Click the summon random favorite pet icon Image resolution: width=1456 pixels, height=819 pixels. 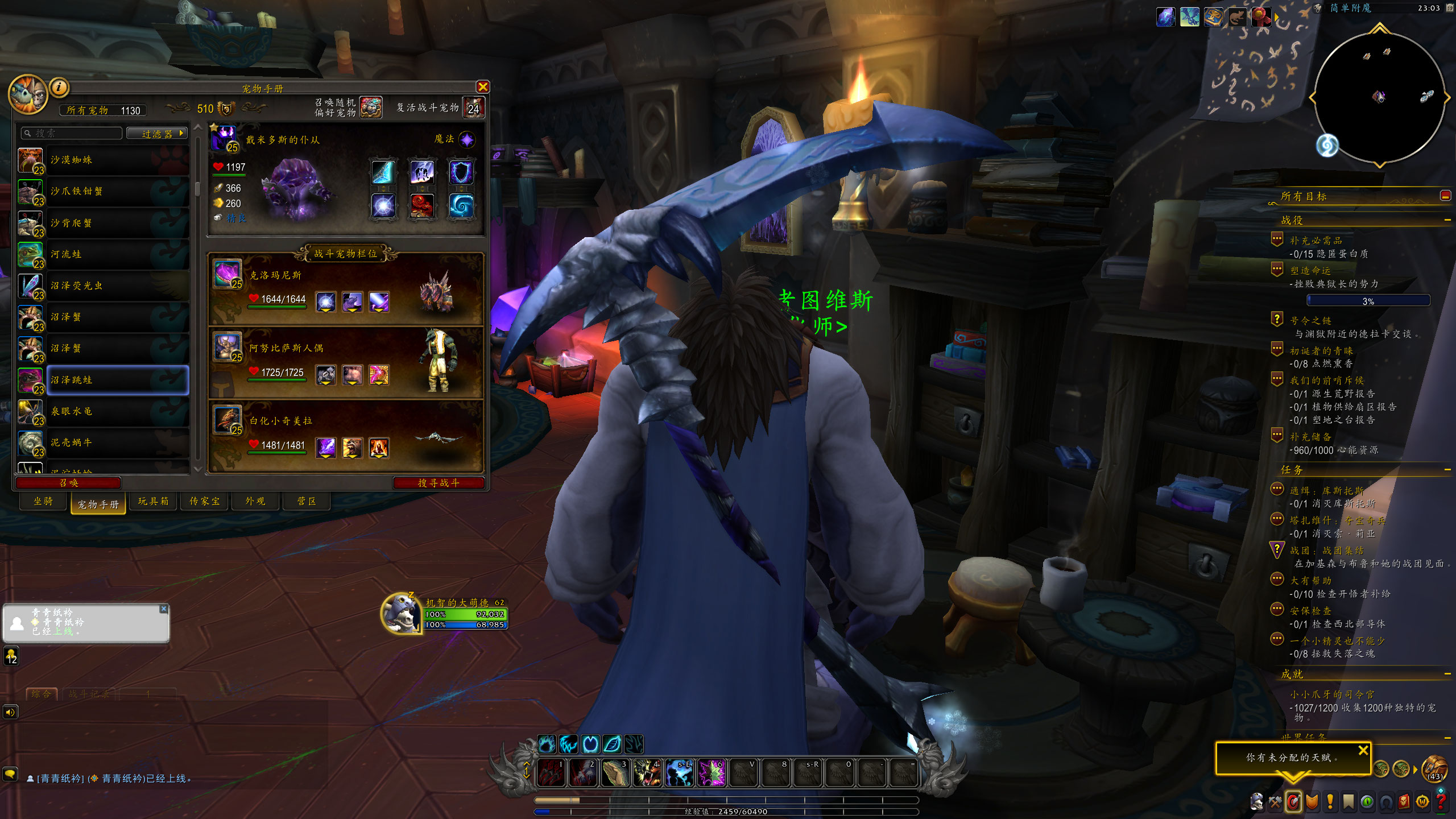[370, 107]
